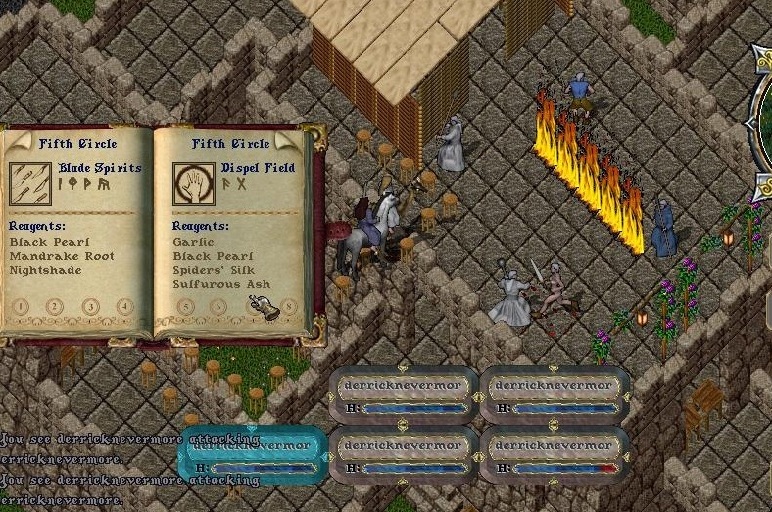Jump to spell circle 1

click(20, 306)
